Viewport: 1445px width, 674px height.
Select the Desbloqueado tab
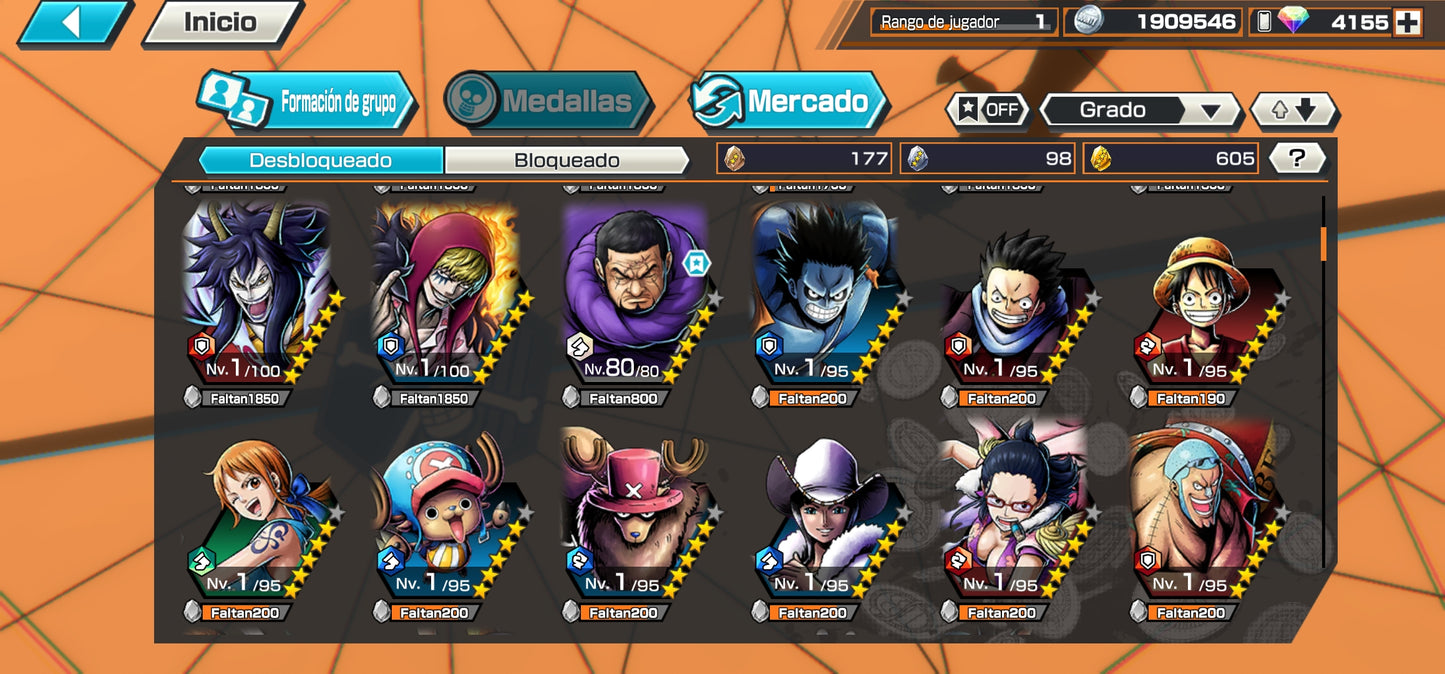[x=321, y=160]
